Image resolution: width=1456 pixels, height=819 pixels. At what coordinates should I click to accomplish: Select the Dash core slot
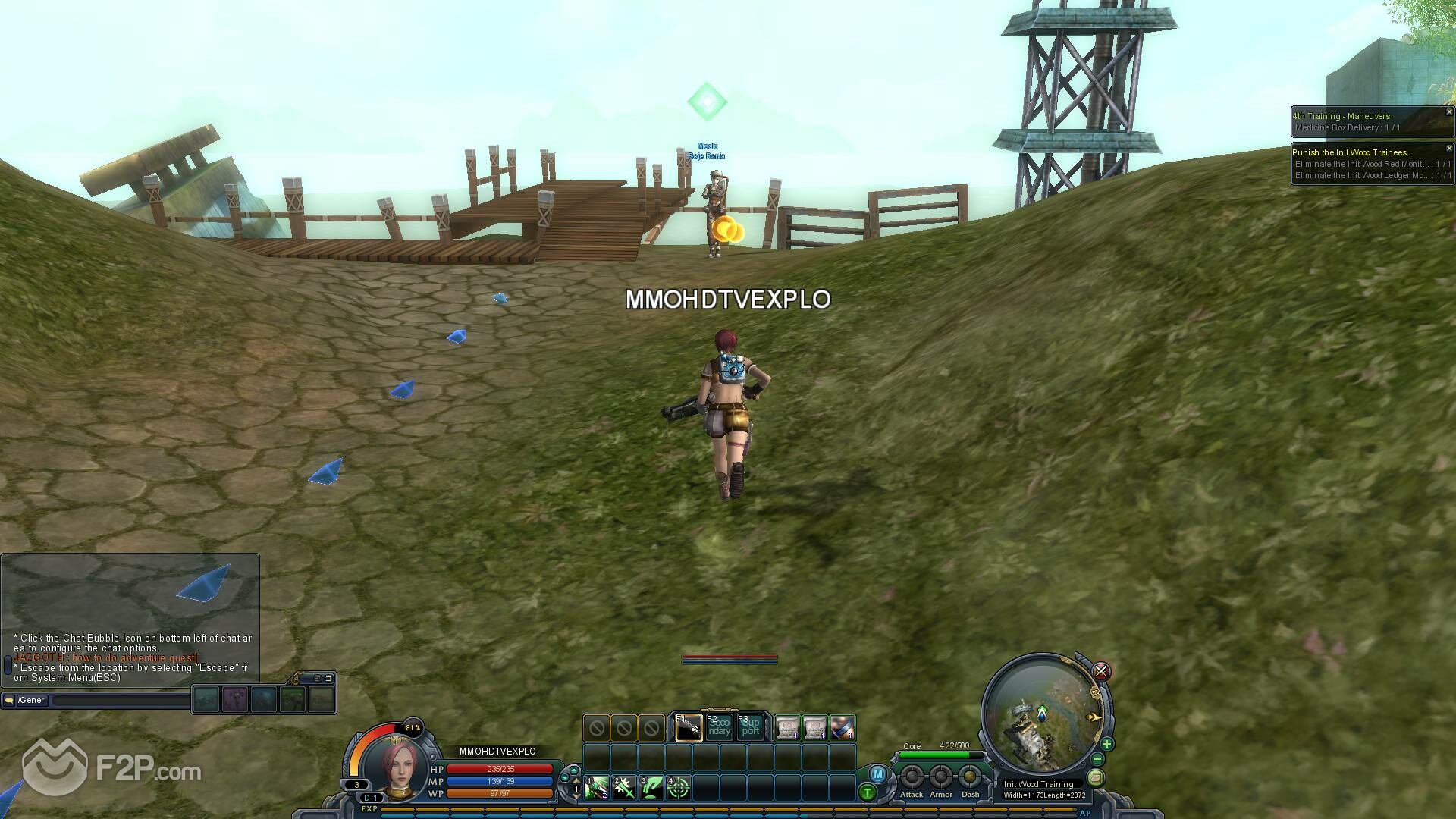(969, 777)
